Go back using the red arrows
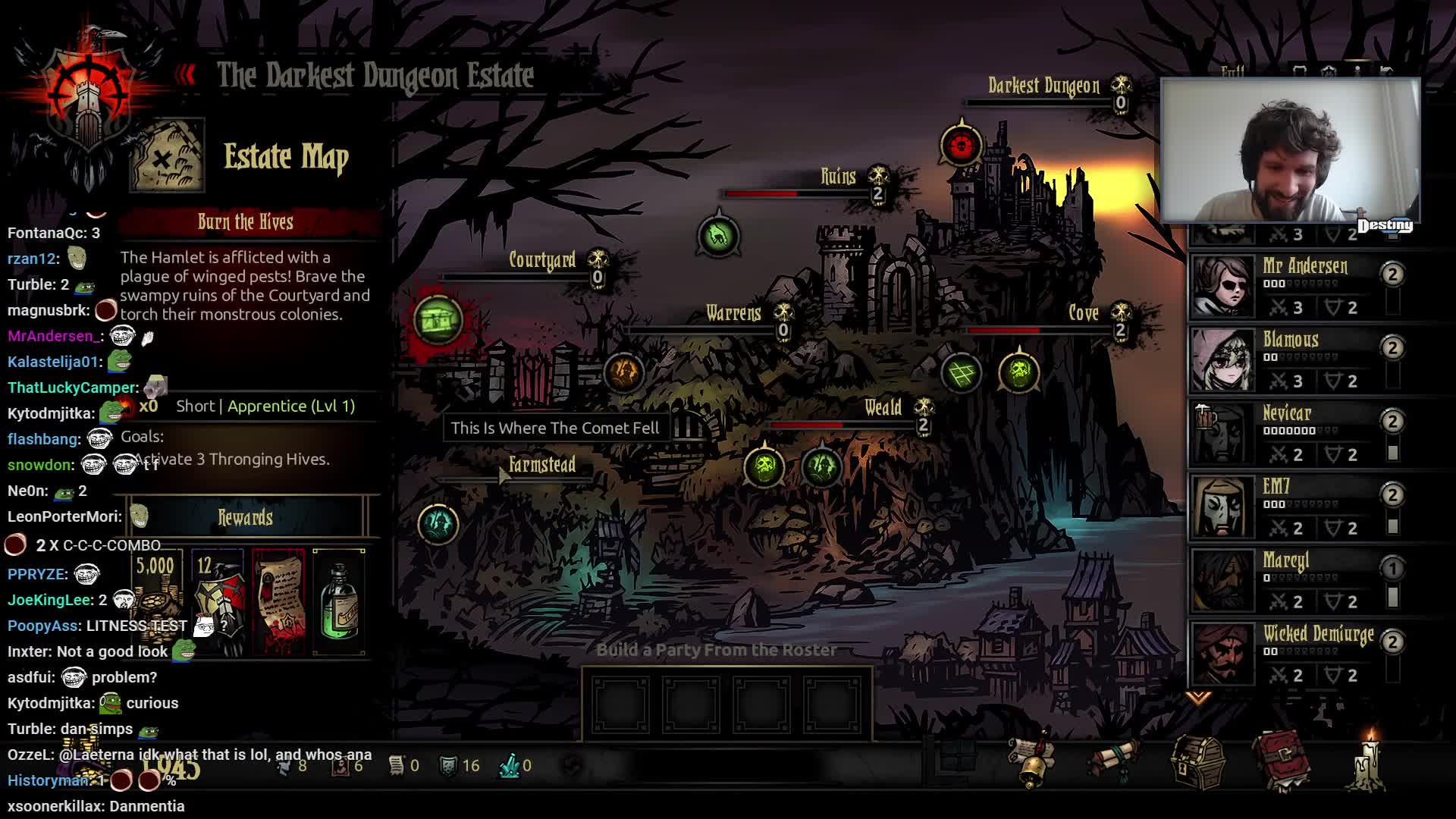 186,74
